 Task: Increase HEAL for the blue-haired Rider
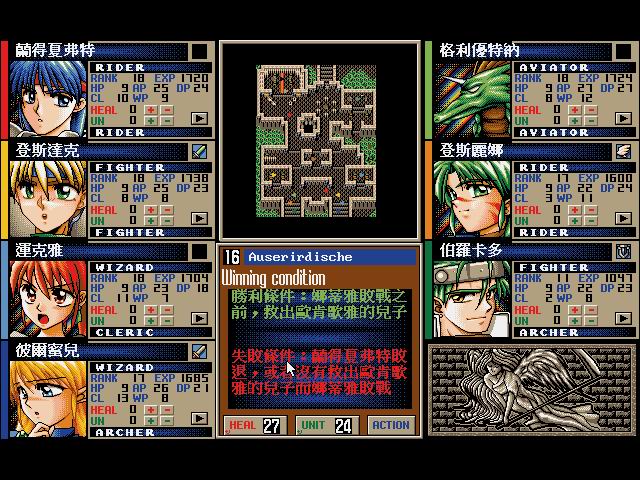click(152, 109)
